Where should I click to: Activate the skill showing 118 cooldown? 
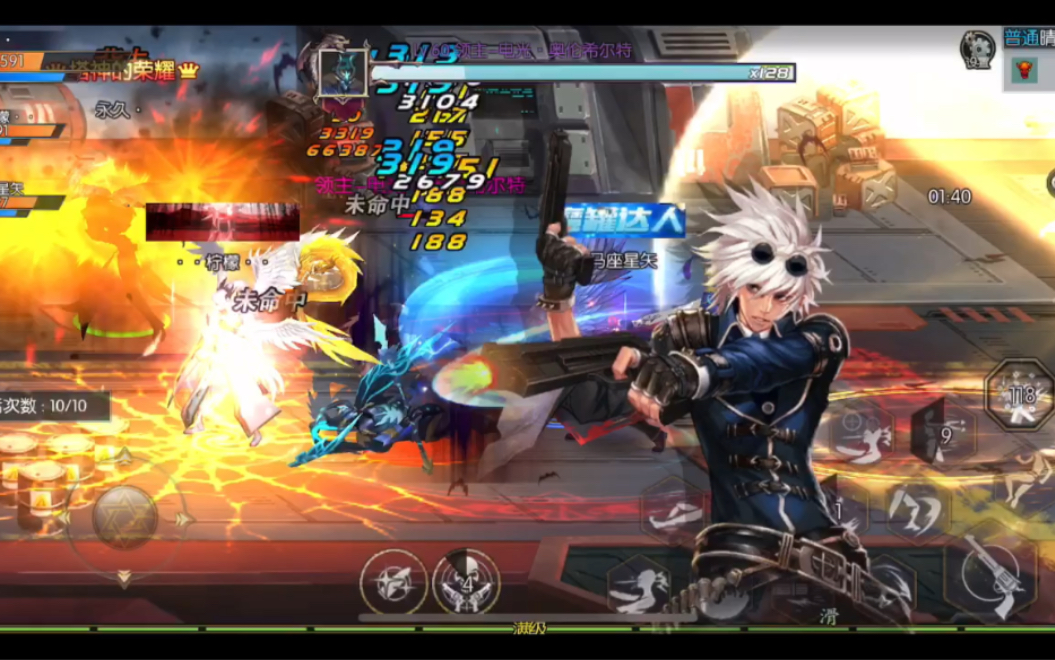tap(1019, 395)
